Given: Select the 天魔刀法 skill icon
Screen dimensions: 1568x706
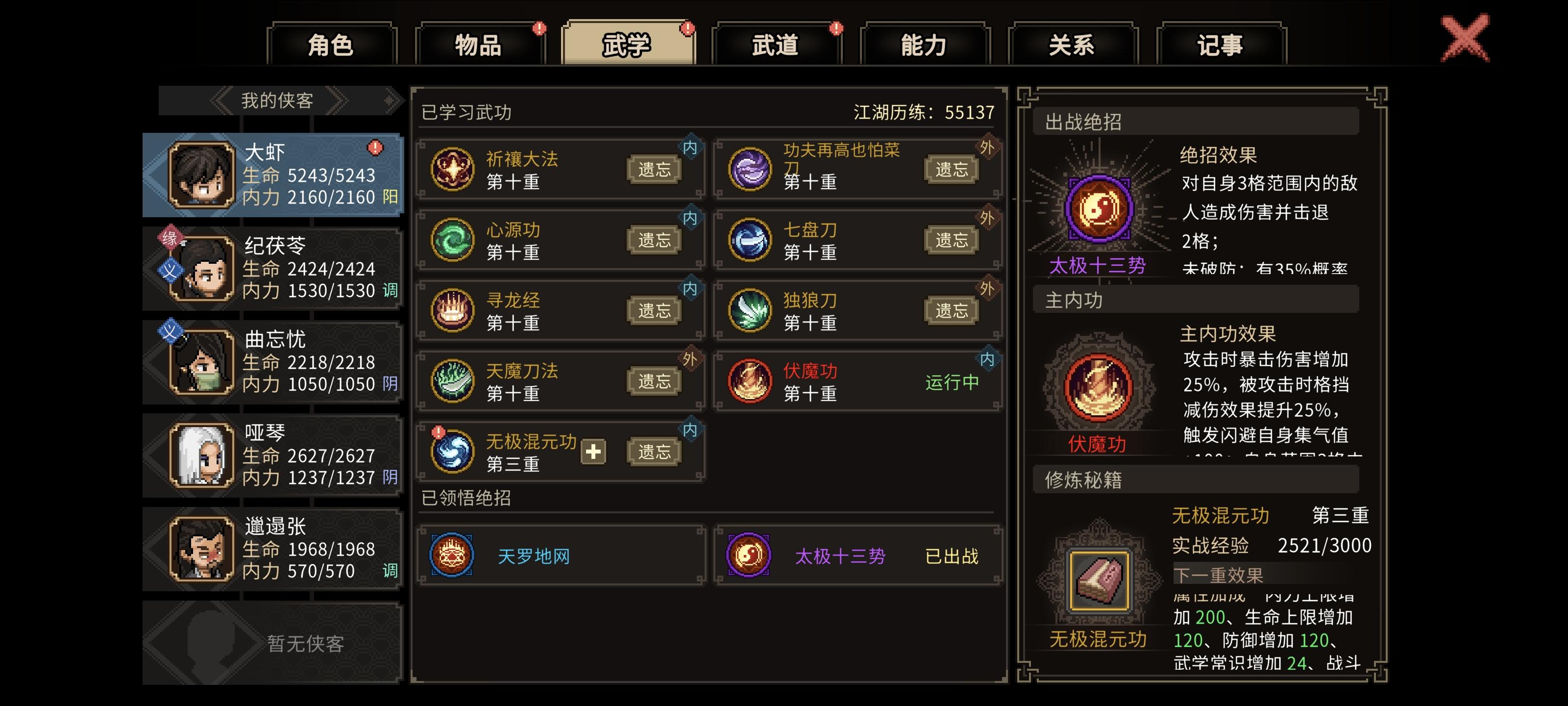Looking at the screenshot, I should click(x=452, y=382).
